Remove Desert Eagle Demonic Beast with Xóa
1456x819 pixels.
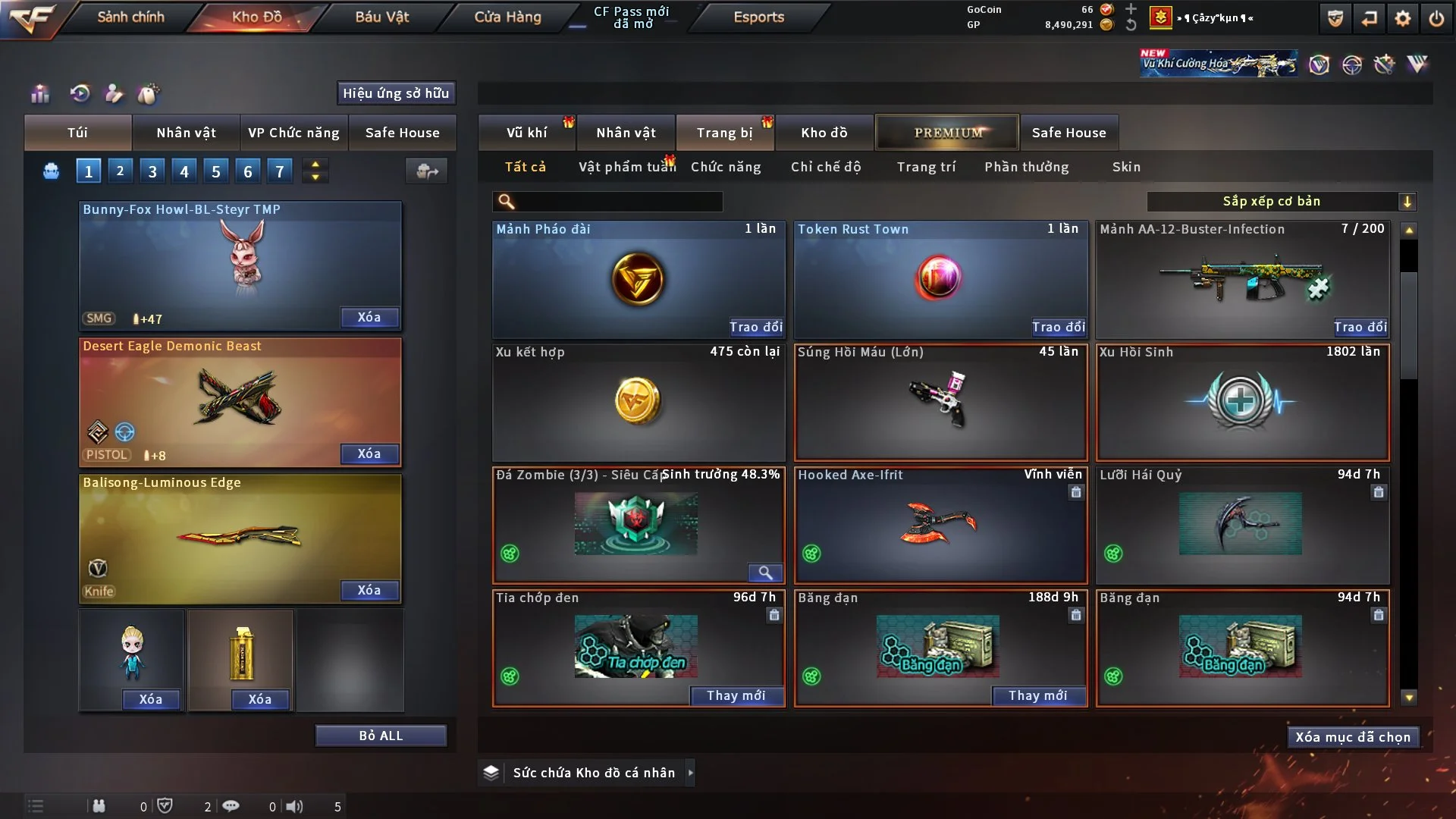tap(369, 453)
